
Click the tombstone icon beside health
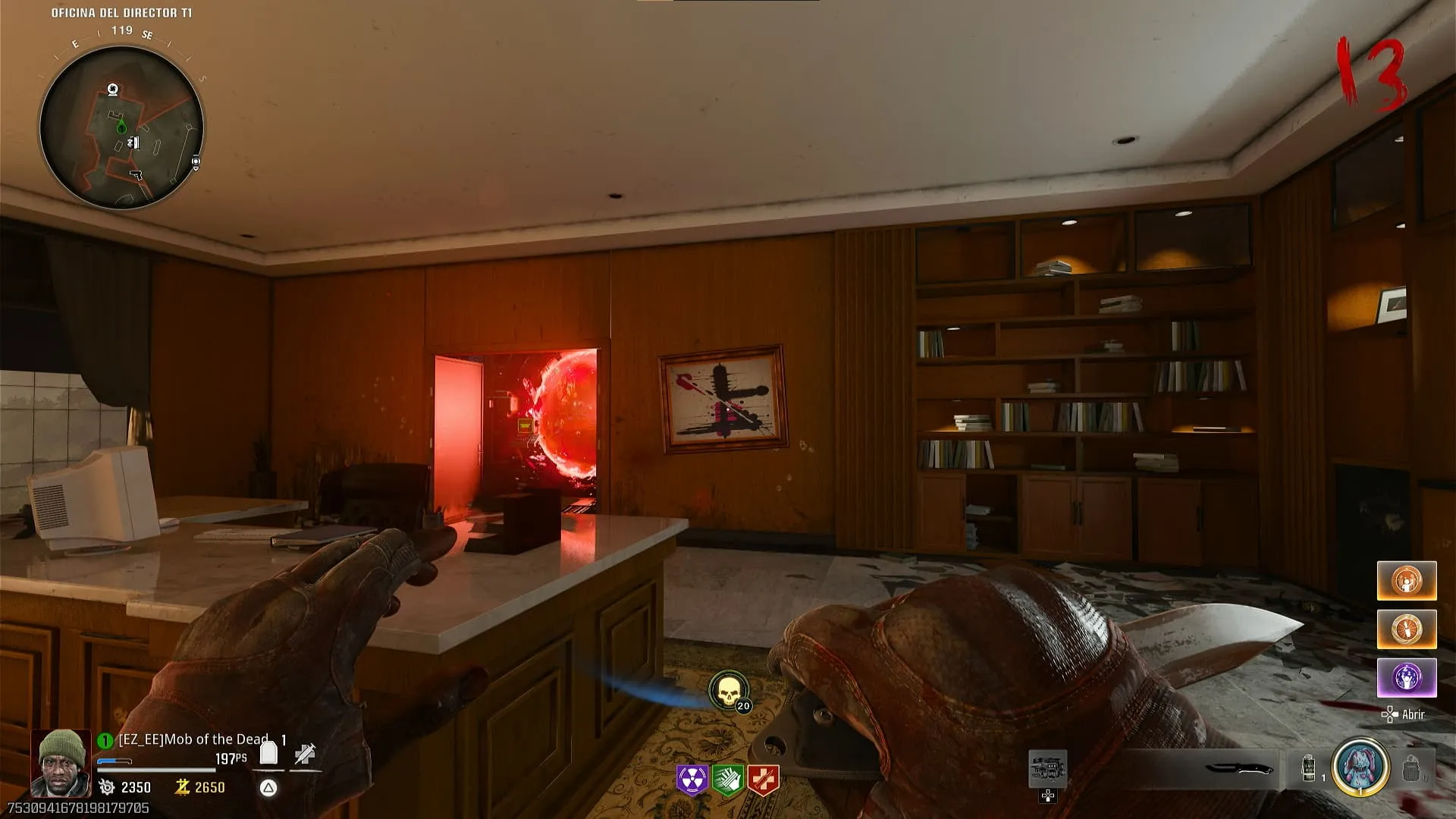pyautogui.click(x=268, y=753)
